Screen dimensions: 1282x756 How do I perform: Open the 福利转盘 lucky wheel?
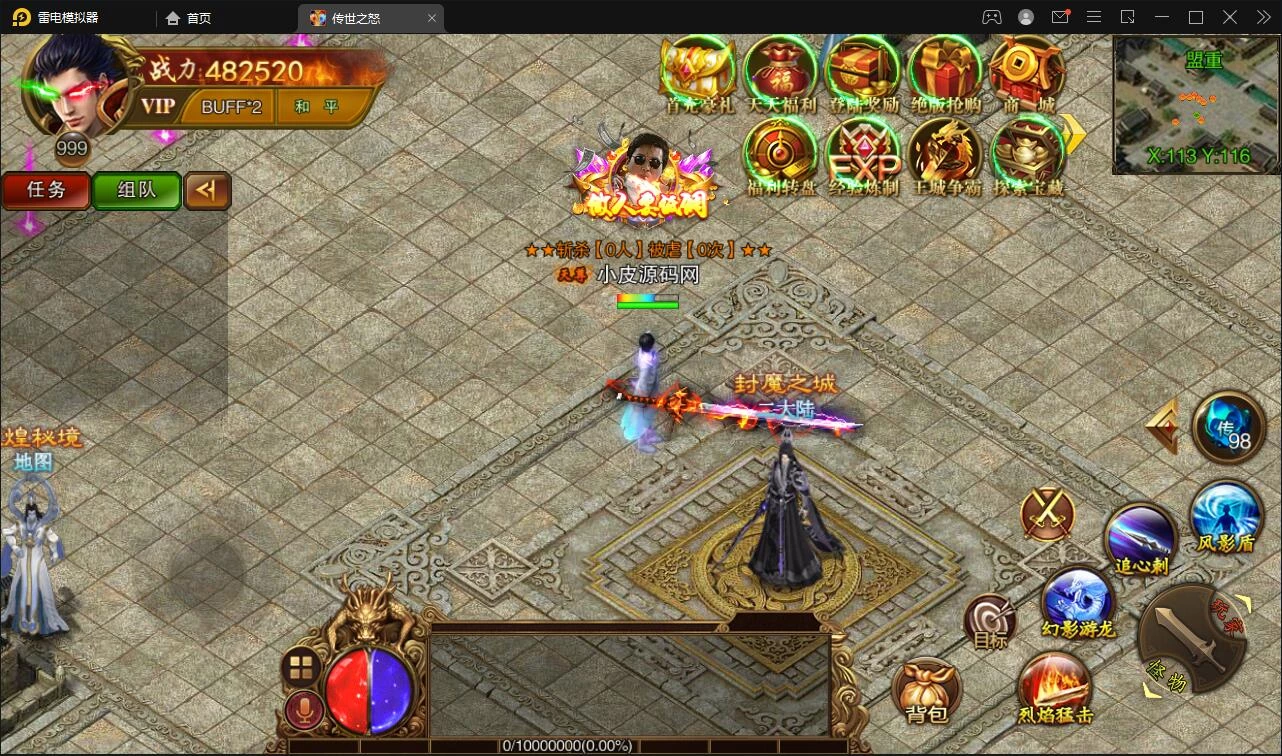[x=781, y=154]
